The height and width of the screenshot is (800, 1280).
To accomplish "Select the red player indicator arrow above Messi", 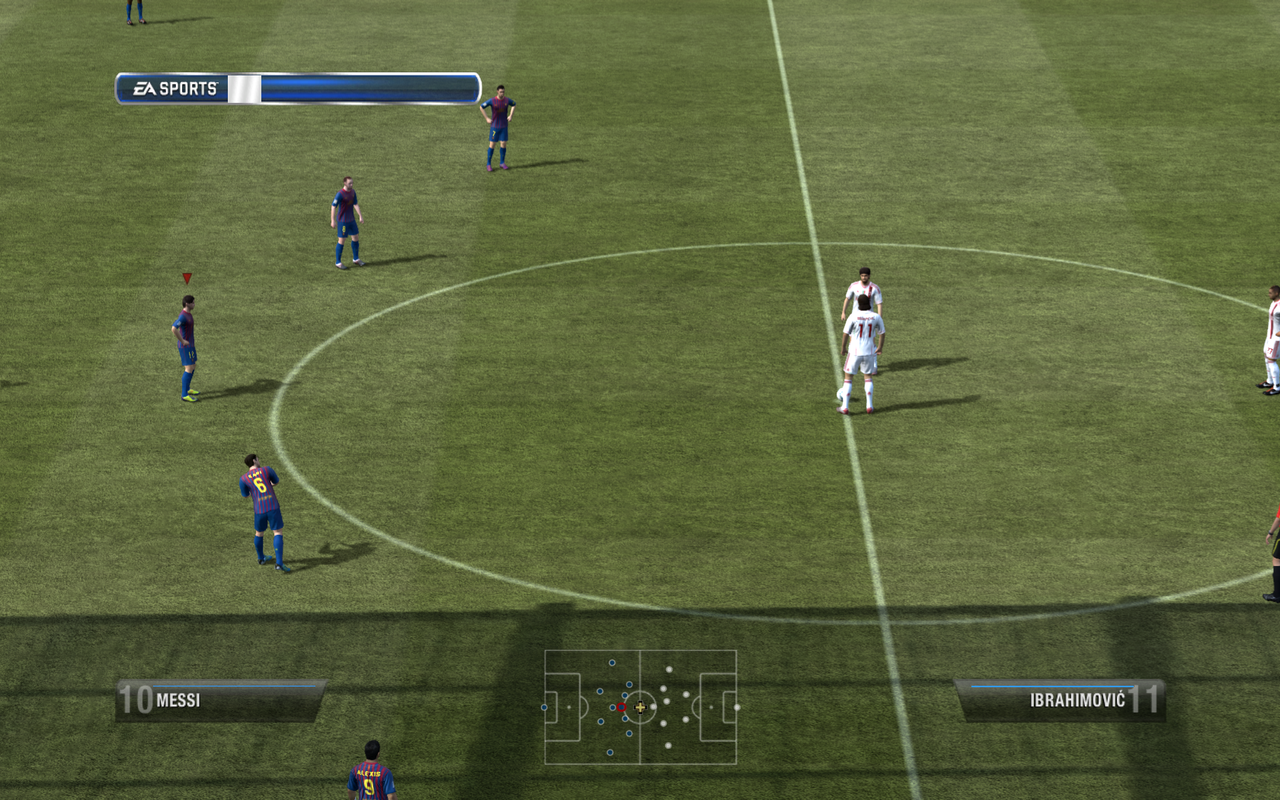I will tap(185, 277).
